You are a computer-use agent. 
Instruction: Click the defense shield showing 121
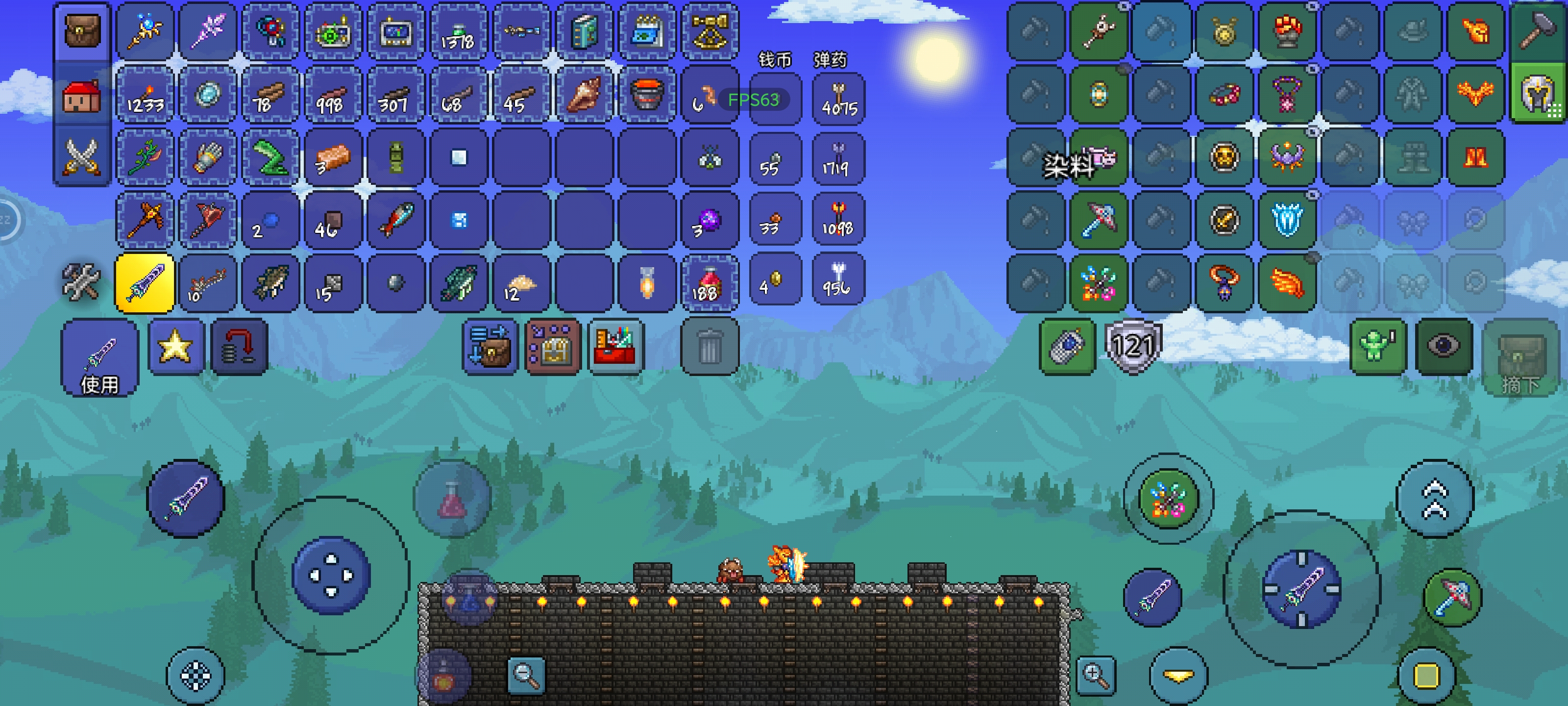(x=1133, y=347)
